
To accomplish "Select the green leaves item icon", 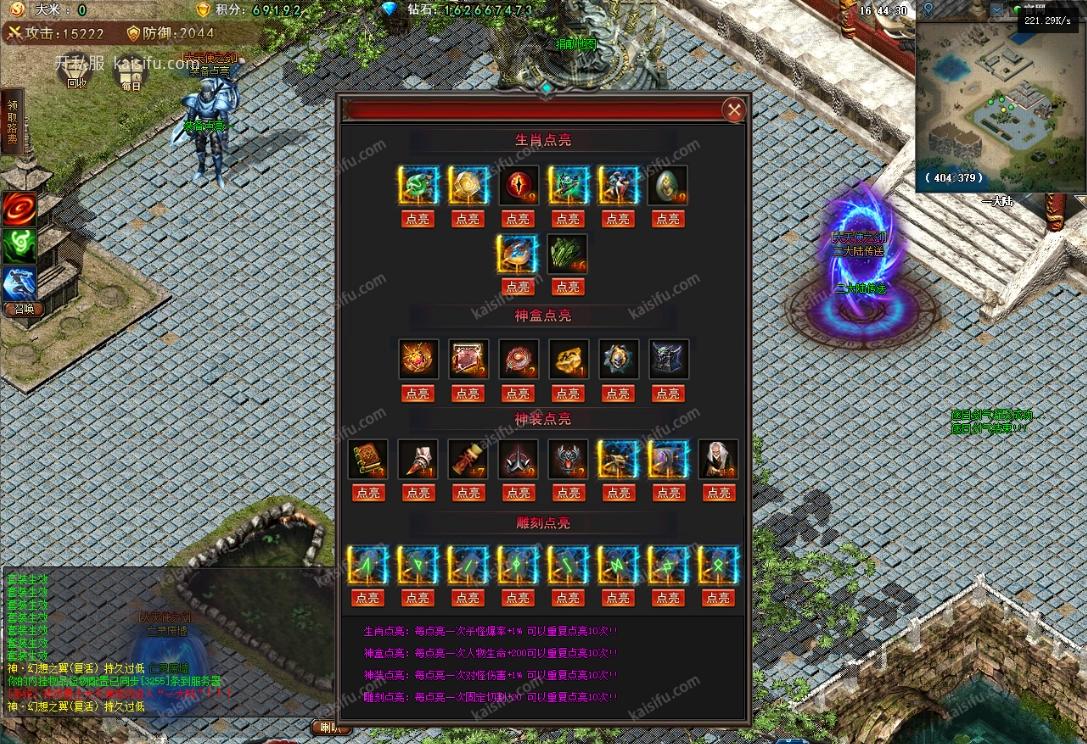I will coord(567,254).
